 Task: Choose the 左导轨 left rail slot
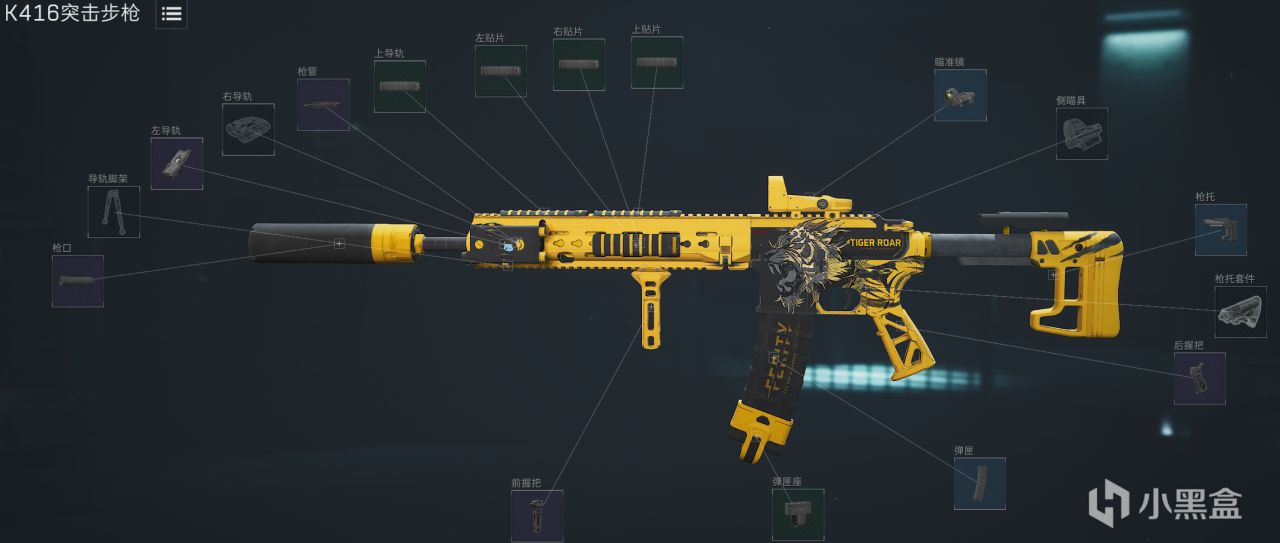click(177, 163)
